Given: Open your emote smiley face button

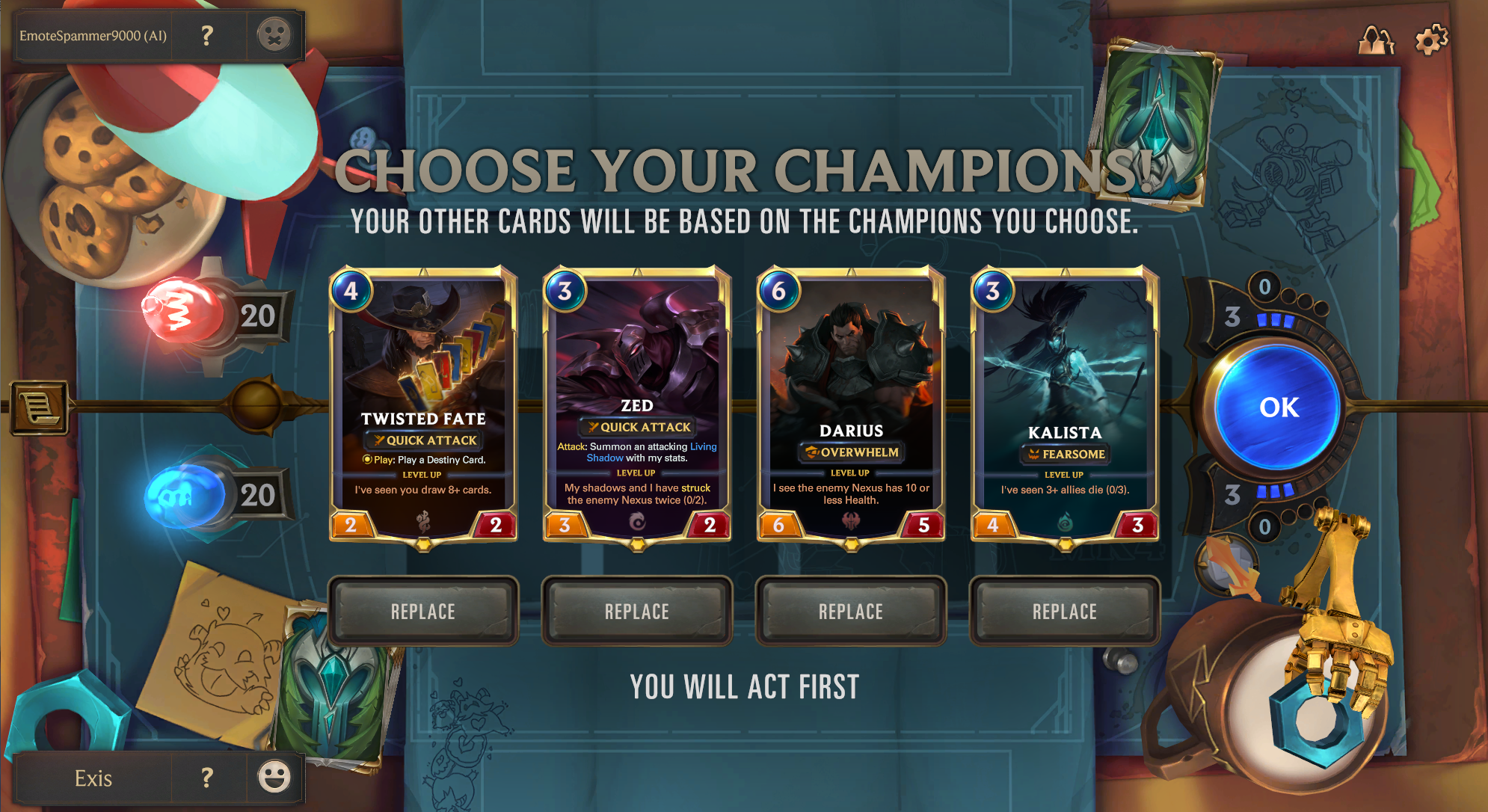Looking at the screenshot, I should pyautogui.click(x=274, y=777).
